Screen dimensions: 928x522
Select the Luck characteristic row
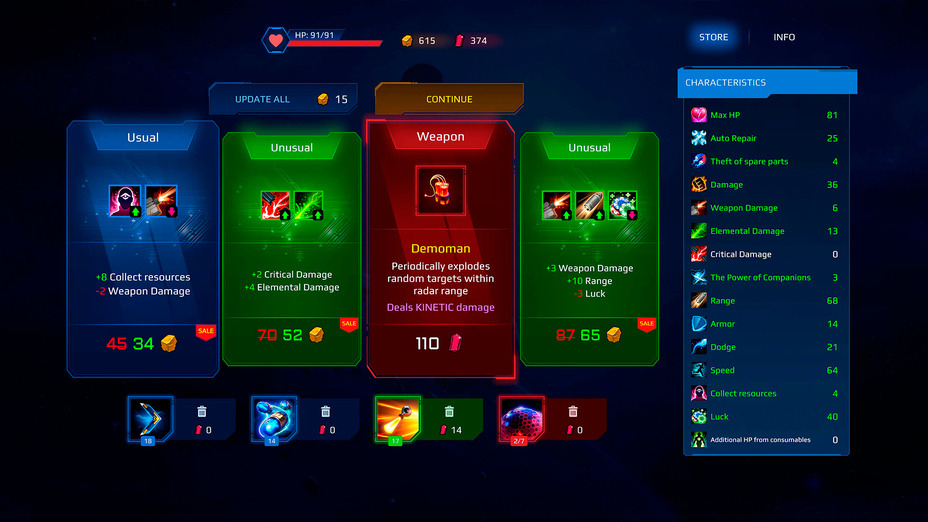pyautogui.click(x=766, y=417)
